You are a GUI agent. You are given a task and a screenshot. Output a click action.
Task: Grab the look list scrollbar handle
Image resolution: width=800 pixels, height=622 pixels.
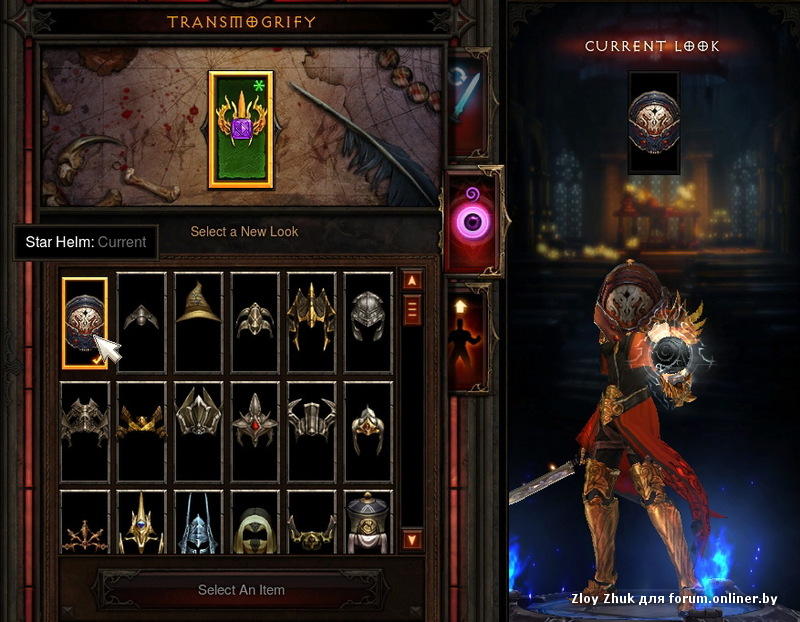[412, 311]
